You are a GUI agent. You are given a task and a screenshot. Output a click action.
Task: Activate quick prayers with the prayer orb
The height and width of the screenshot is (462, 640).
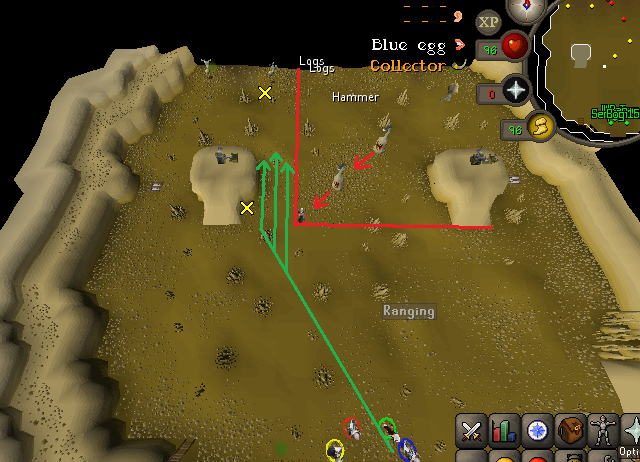click(x=516, y=92)
